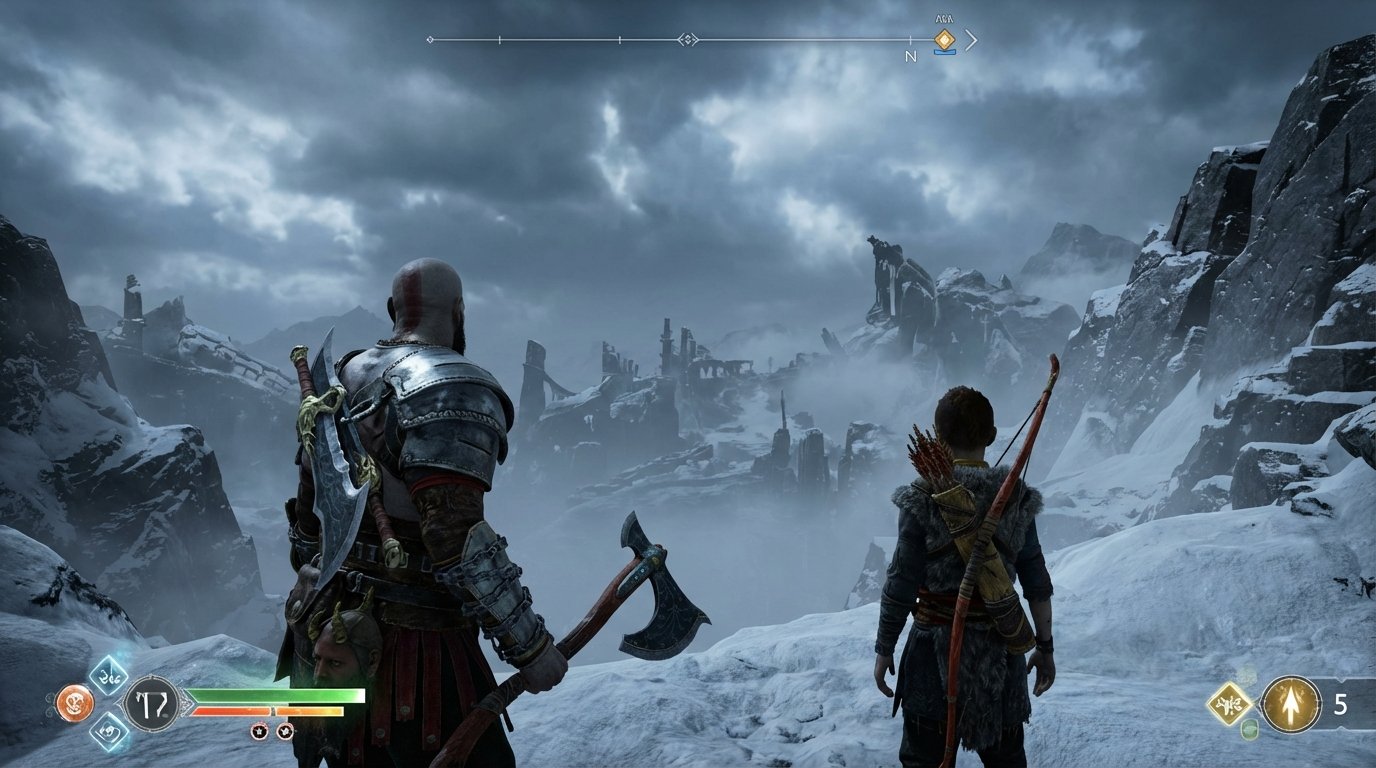Select the golden arrow ammo icon
Viewport: 1376px width, 768px height.
pyautogui.click(x=1290, y=705)
